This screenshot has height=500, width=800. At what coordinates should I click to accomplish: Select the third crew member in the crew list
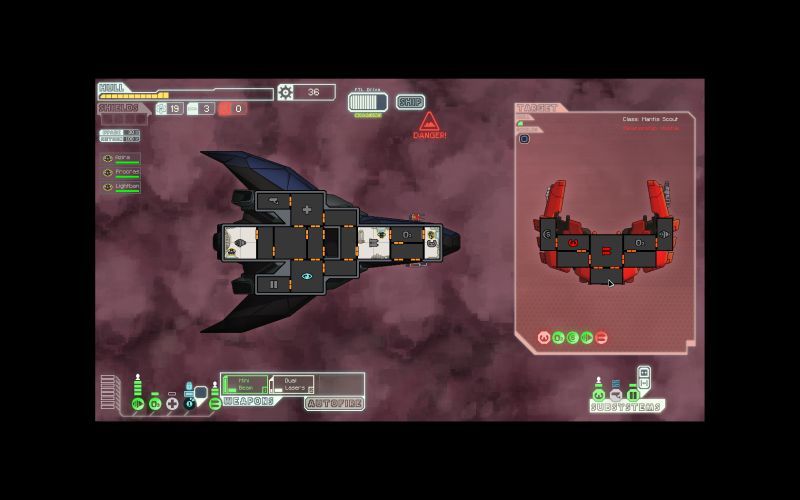[x=121, y=187]
